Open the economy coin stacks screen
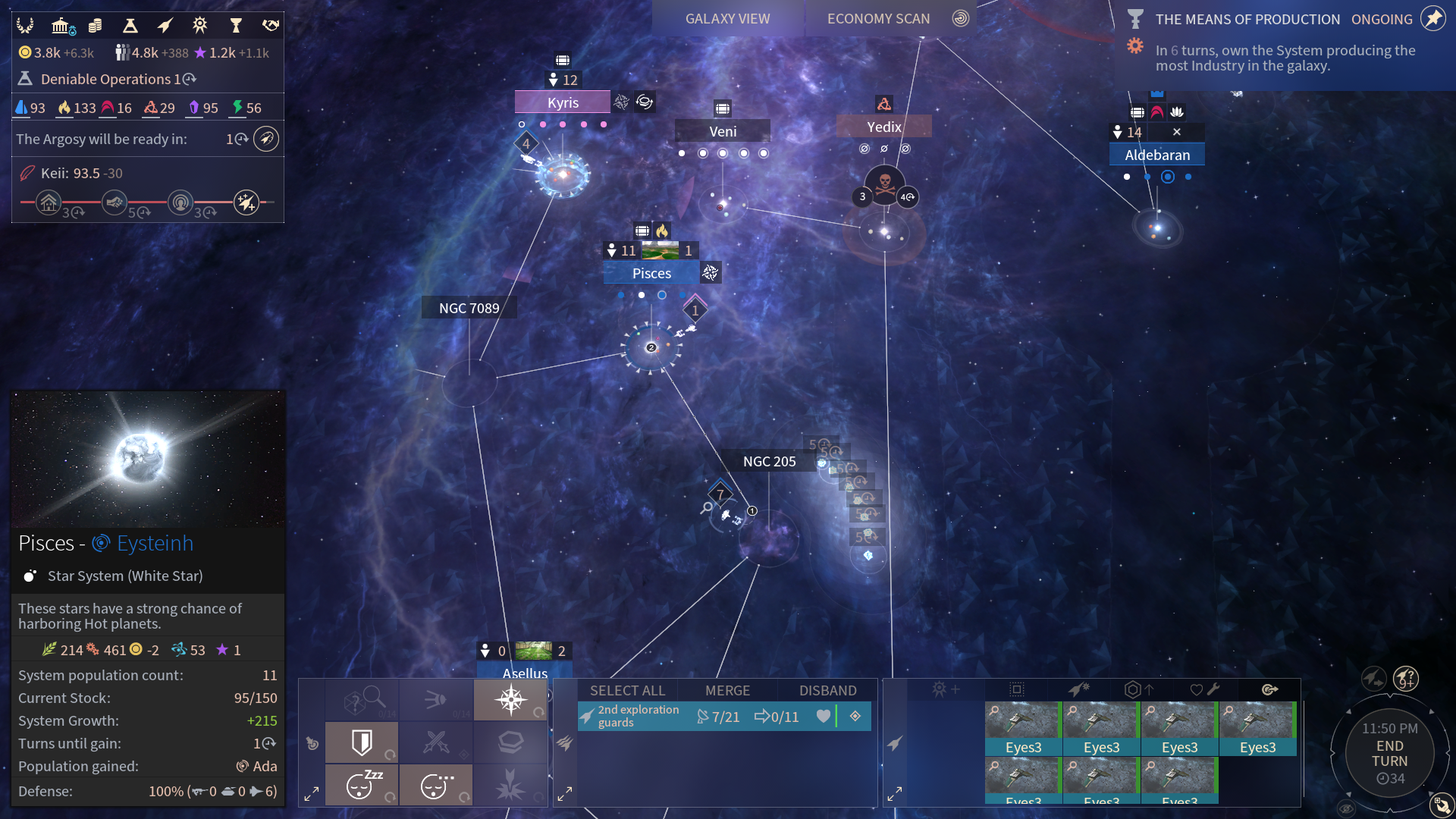The height and width of the screenshot is (819, 1456). (96, 27)
